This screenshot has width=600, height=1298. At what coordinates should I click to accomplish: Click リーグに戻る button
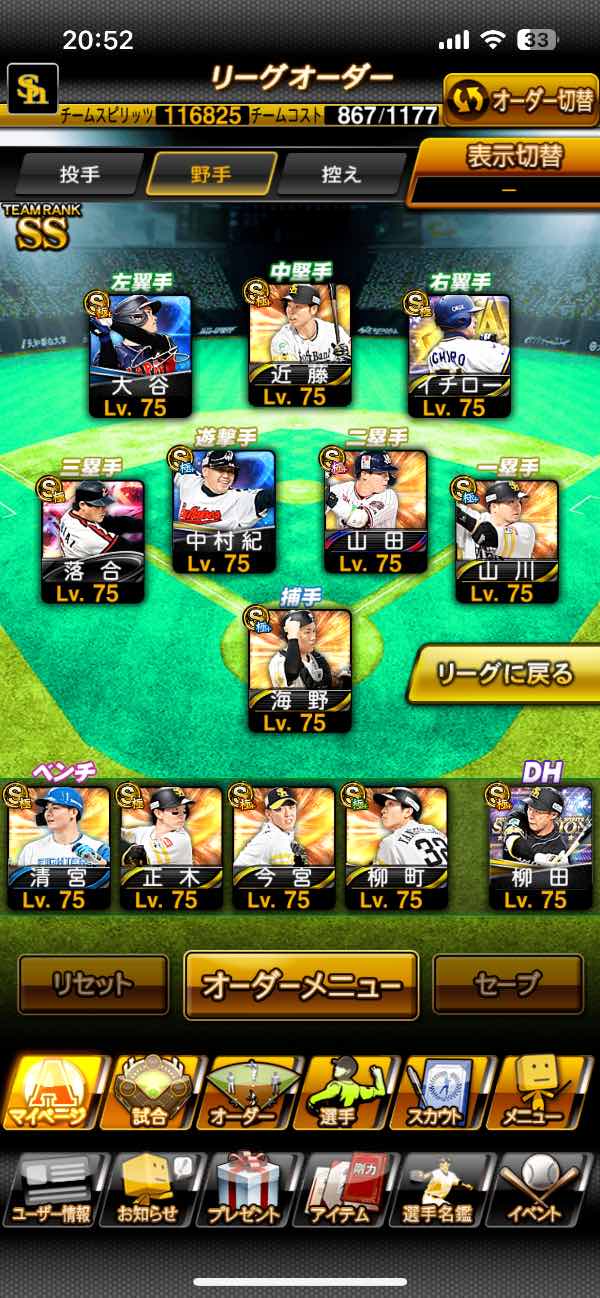[x=503, y=674]
